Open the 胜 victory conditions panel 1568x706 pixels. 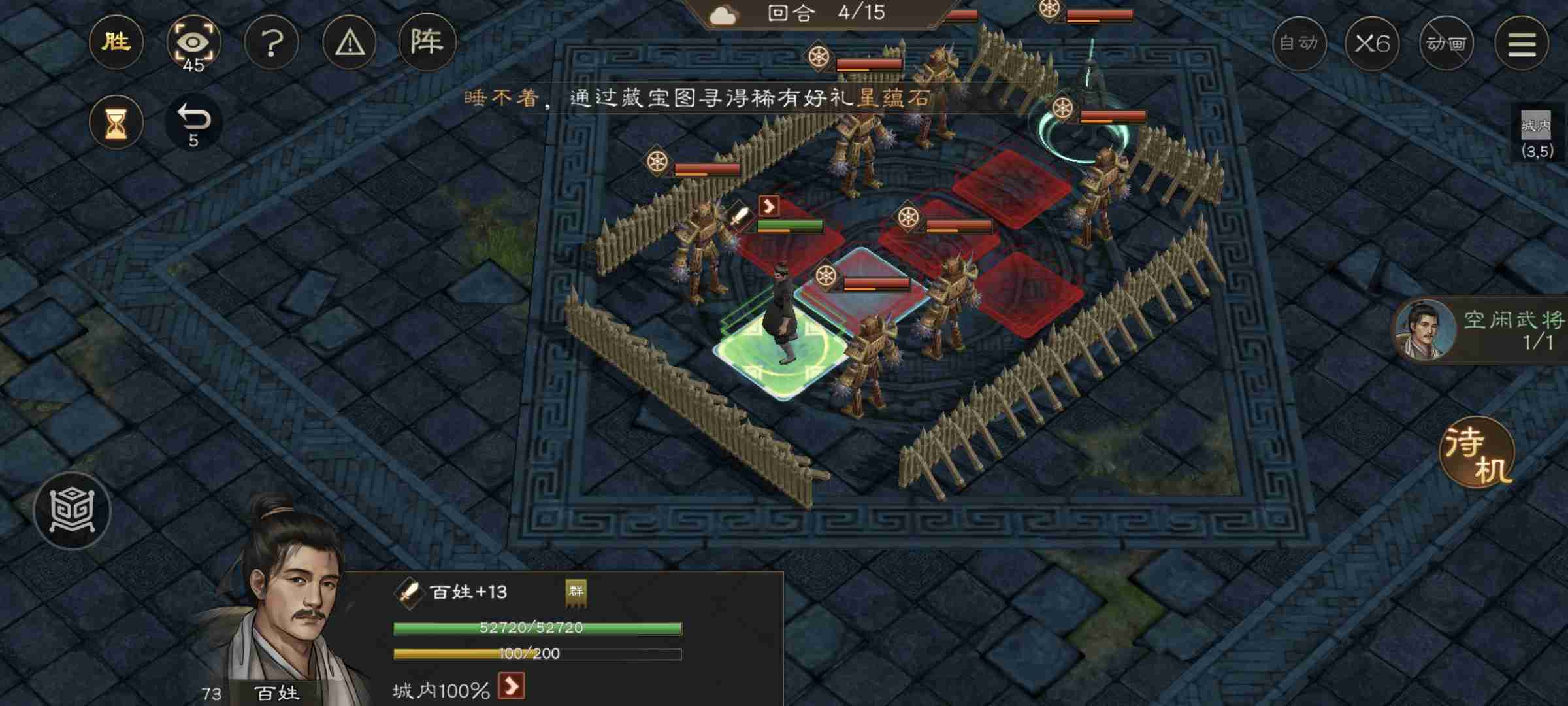[116, 42]
